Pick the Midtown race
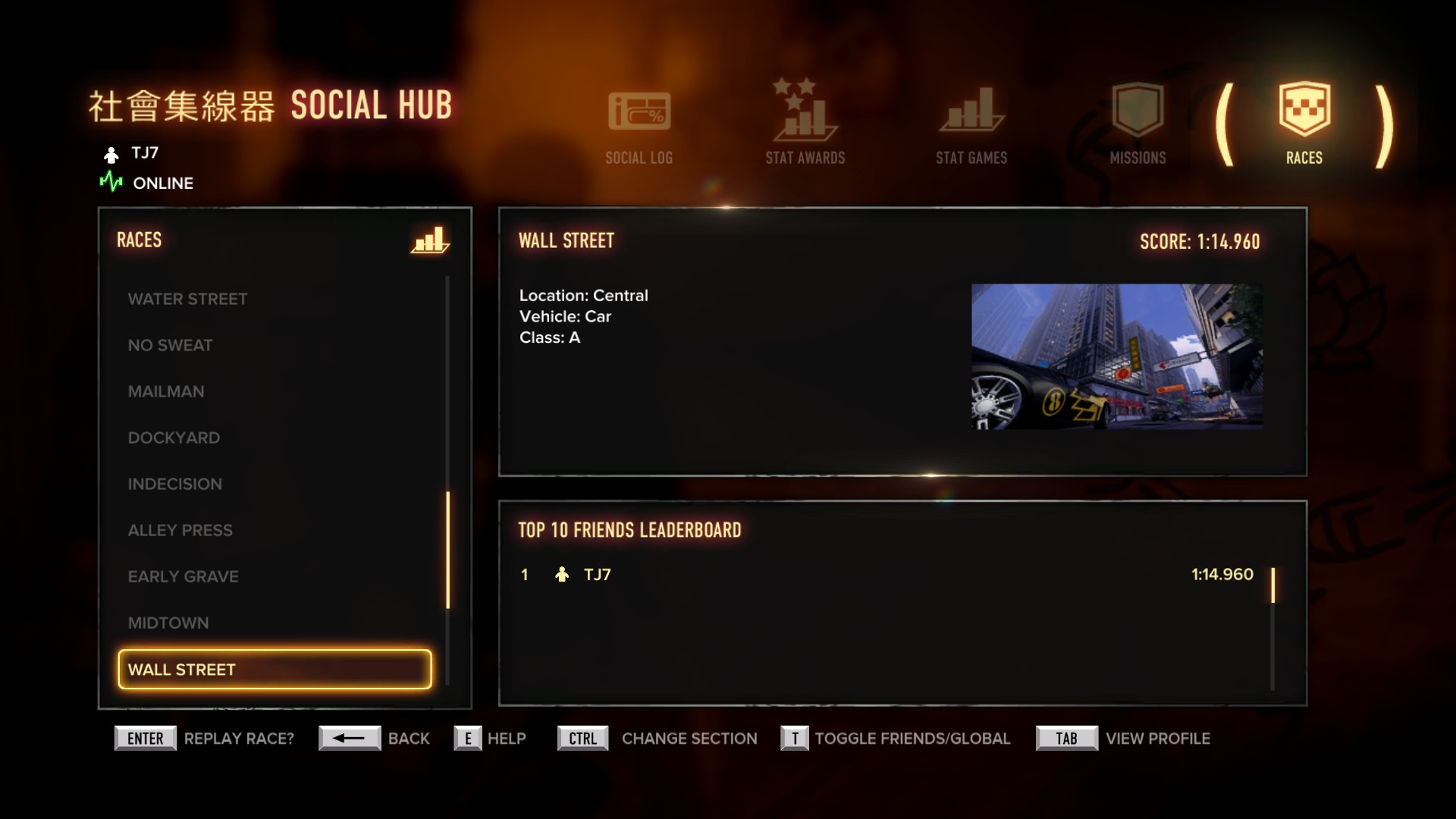 (x=168, y=623)
